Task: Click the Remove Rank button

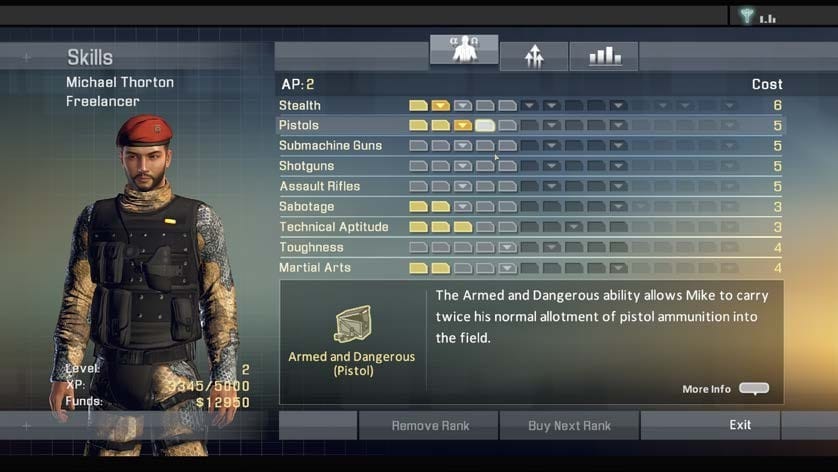Action: 430,425
